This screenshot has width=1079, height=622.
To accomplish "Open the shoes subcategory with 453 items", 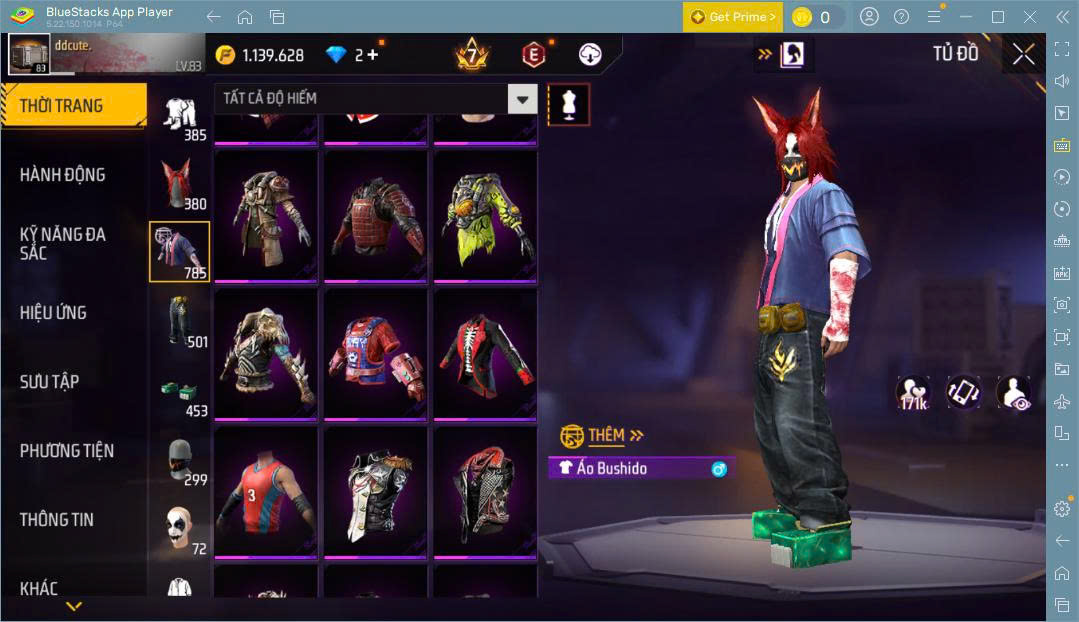I will [179, 392].
